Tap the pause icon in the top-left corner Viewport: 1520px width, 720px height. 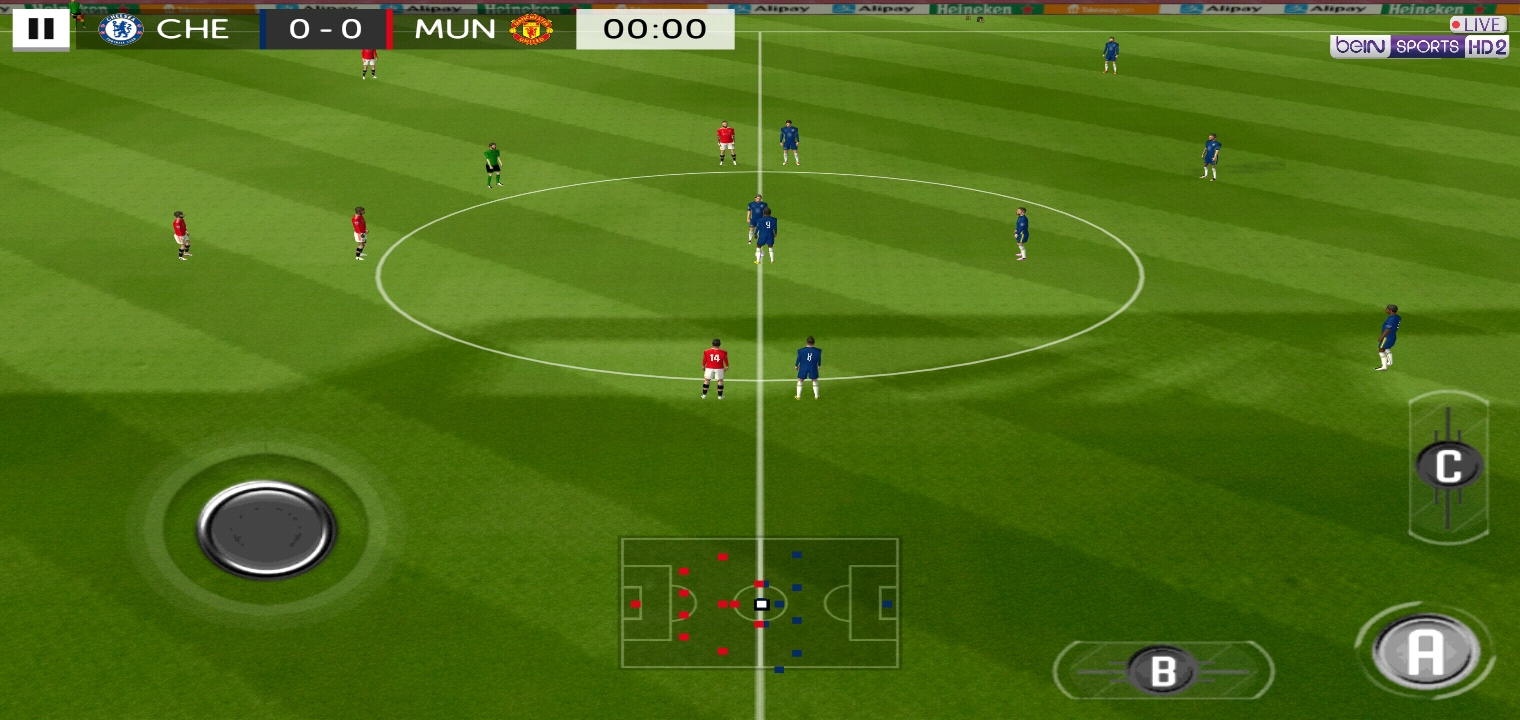point(41,28)
